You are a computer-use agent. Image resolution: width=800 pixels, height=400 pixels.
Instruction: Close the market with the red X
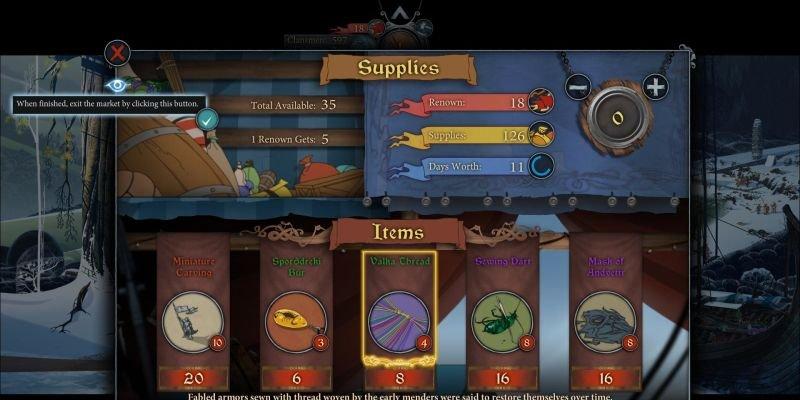pyautogui.click(x=118, y=53)
